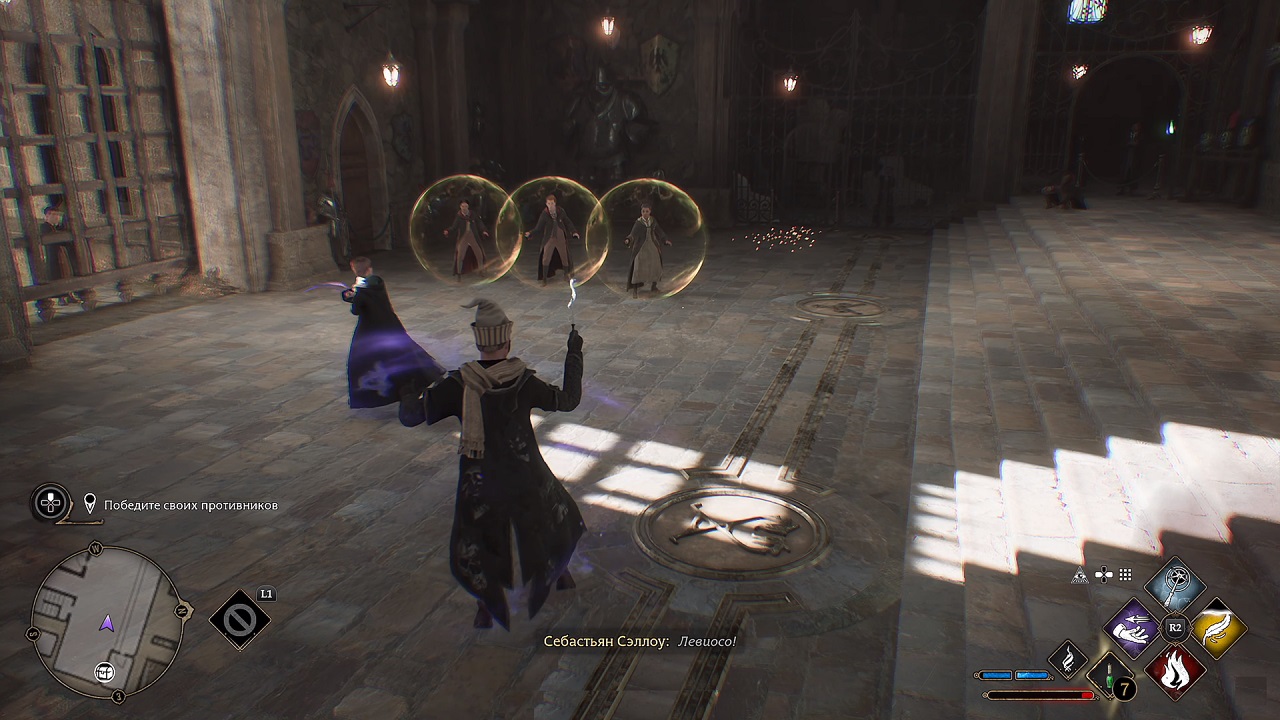The image size is (1280, 720).
Task: Select the blue wand spell slot
Action: 1175,585
